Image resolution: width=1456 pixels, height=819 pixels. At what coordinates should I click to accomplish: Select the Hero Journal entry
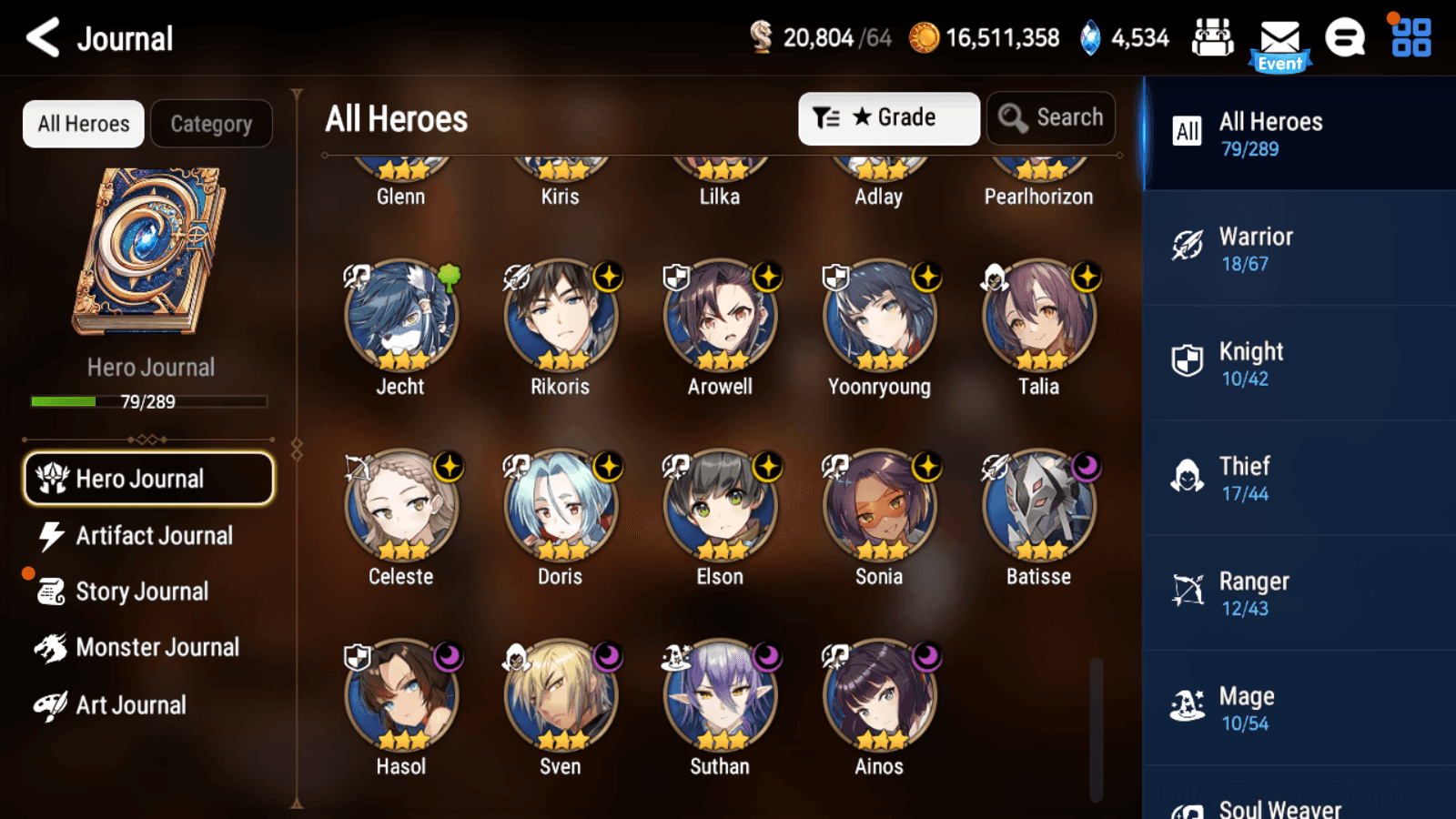tap(148, 479)
